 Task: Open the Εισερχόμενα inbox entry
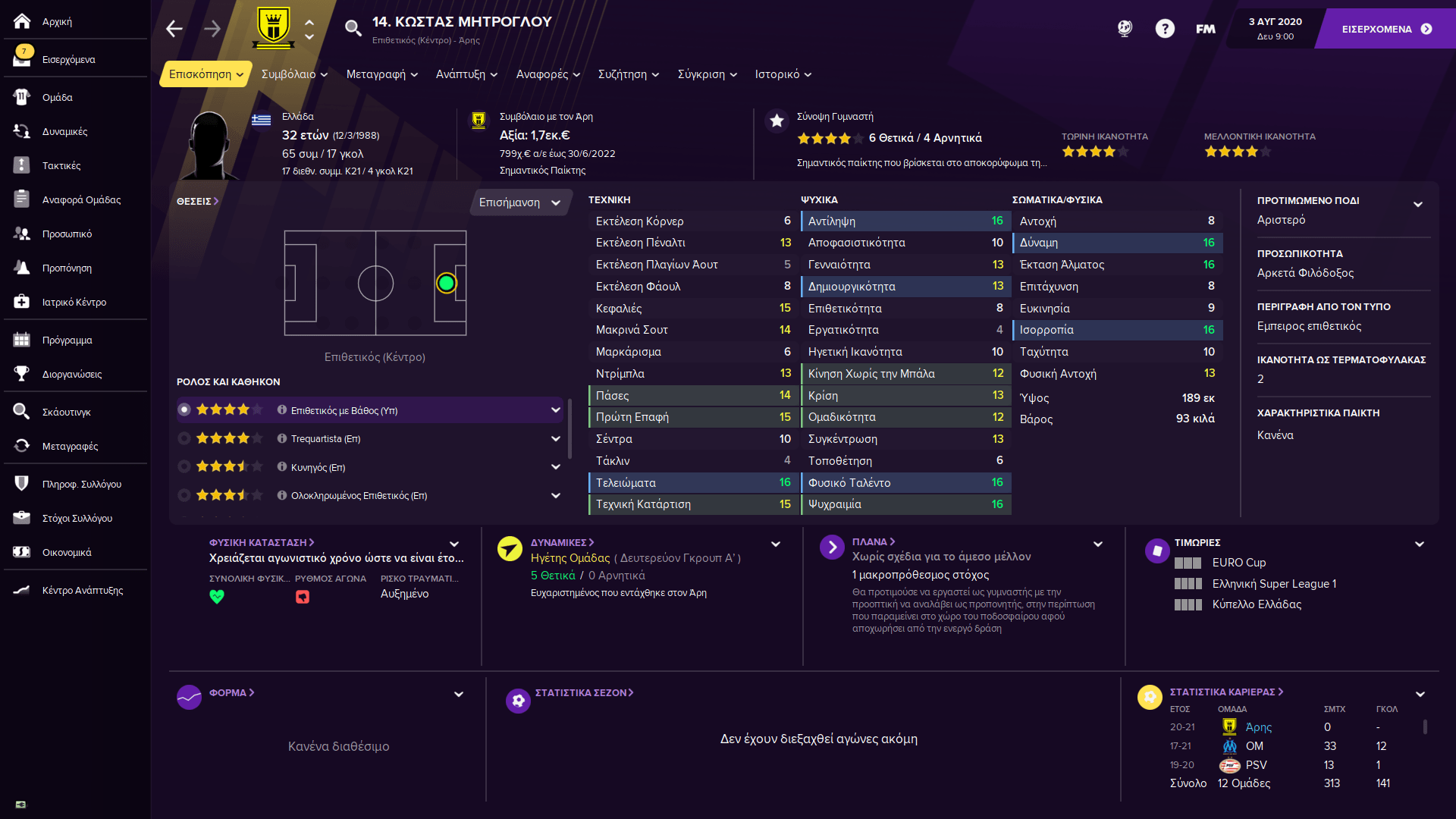click(x=68, y=60)
